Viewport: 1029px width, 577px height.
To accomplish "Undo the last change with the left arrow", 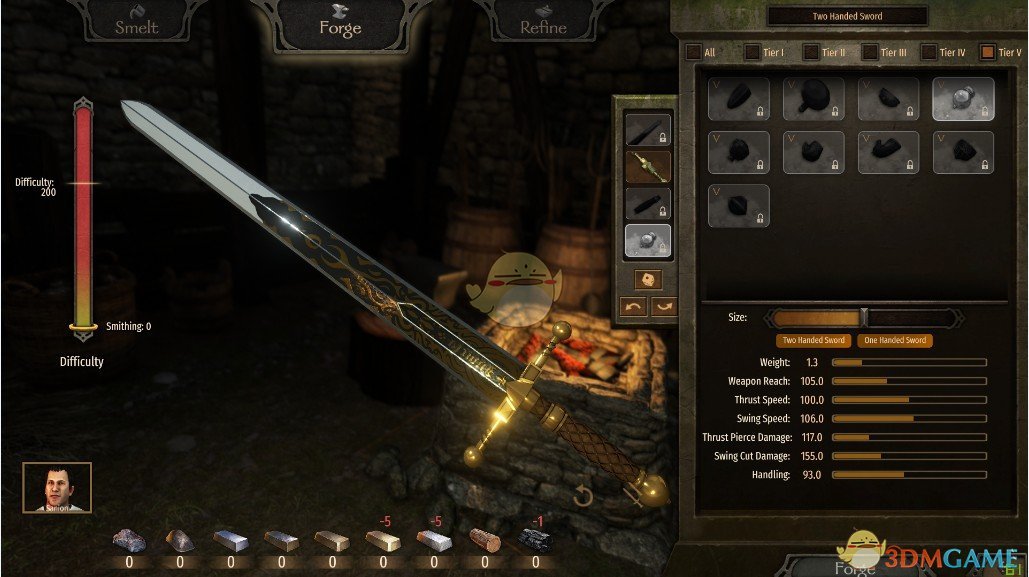I will point(633,307).
